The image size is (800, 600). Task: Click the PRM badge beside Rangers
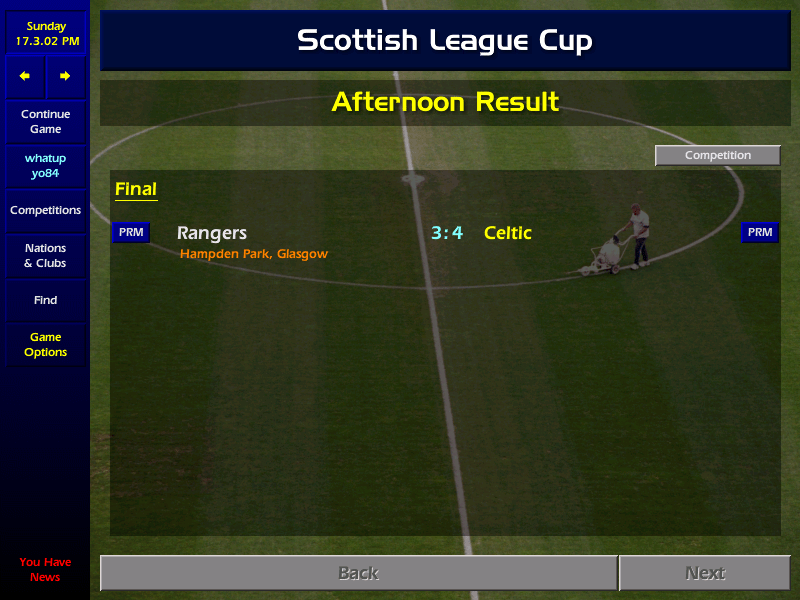point(131,233)
